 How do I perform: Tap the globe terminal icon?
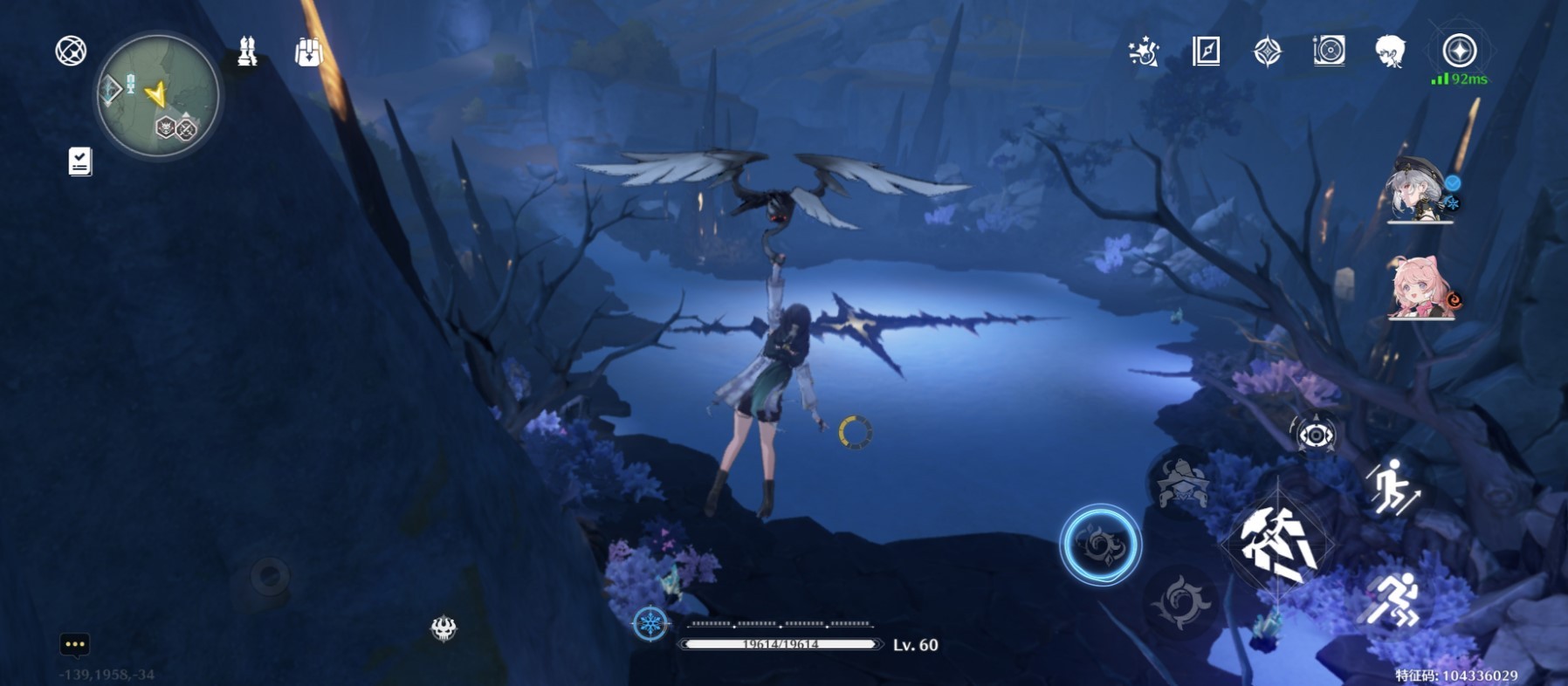click(x=71, y=51)
